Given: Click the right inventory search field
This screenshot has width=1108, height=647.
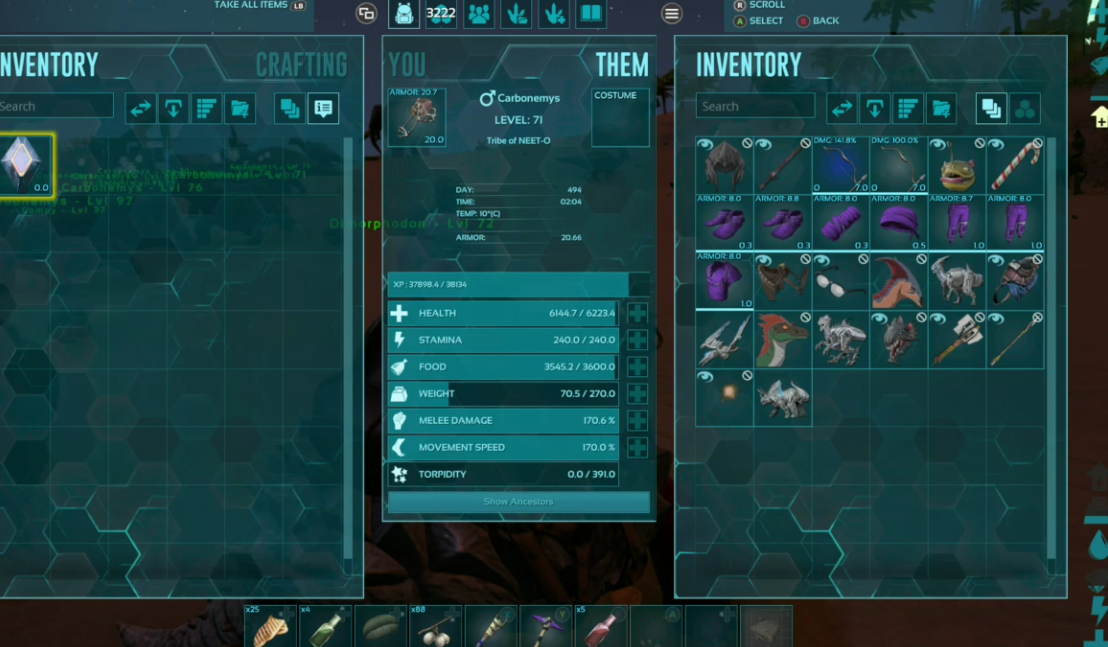Looking at the screenshot, I should coord(755,107).
